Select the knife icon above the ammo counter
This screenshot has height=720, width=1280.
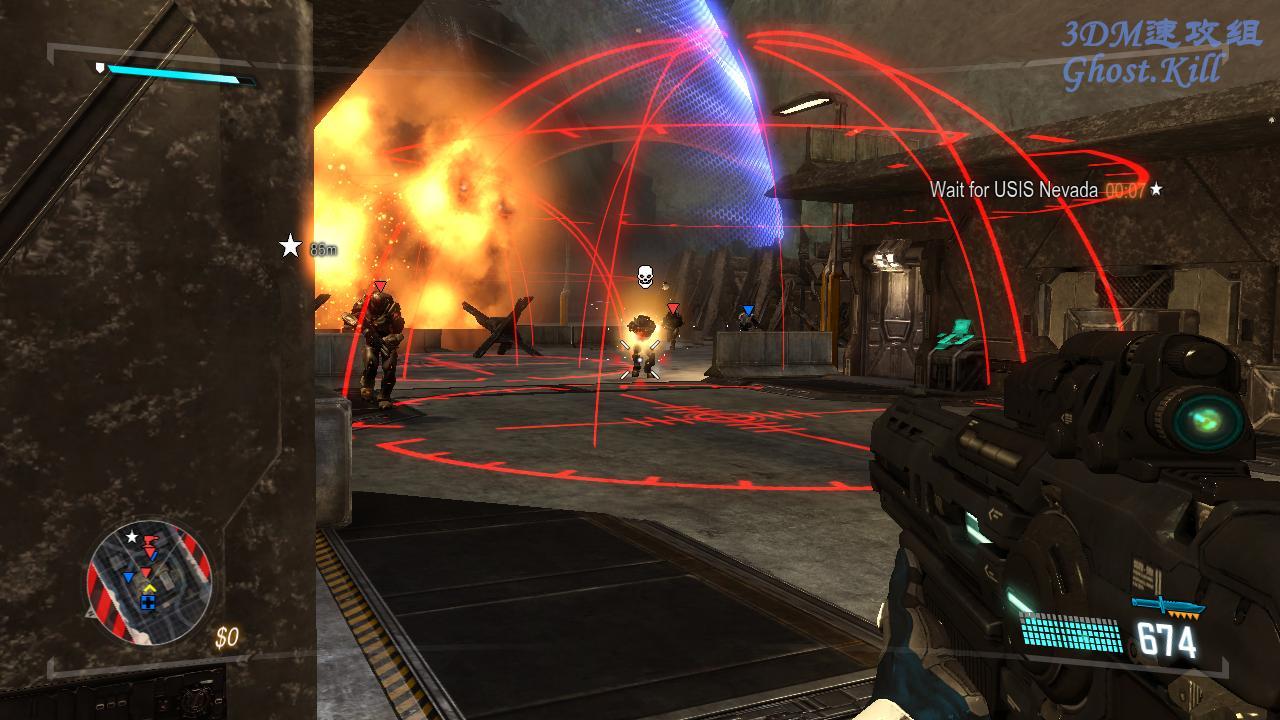pyautogui.click(x=1167, y=605)
